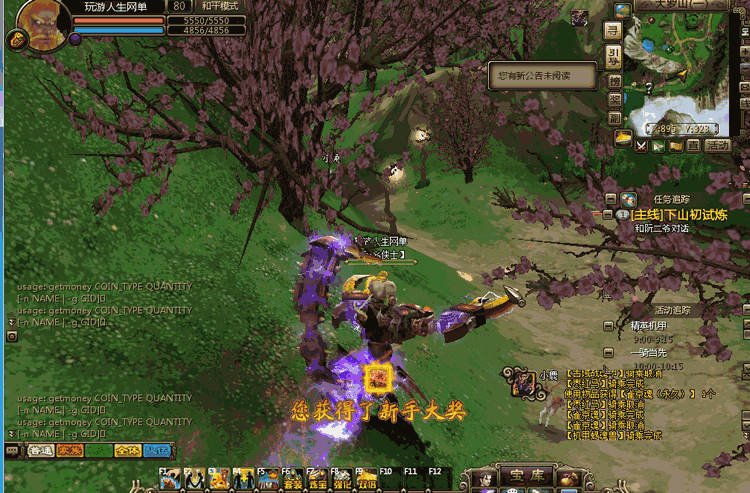Collect the 新手大奖 newbie prize icon
Image resolution: width=750 pixels, height=493 pixels.
[379, 378]
